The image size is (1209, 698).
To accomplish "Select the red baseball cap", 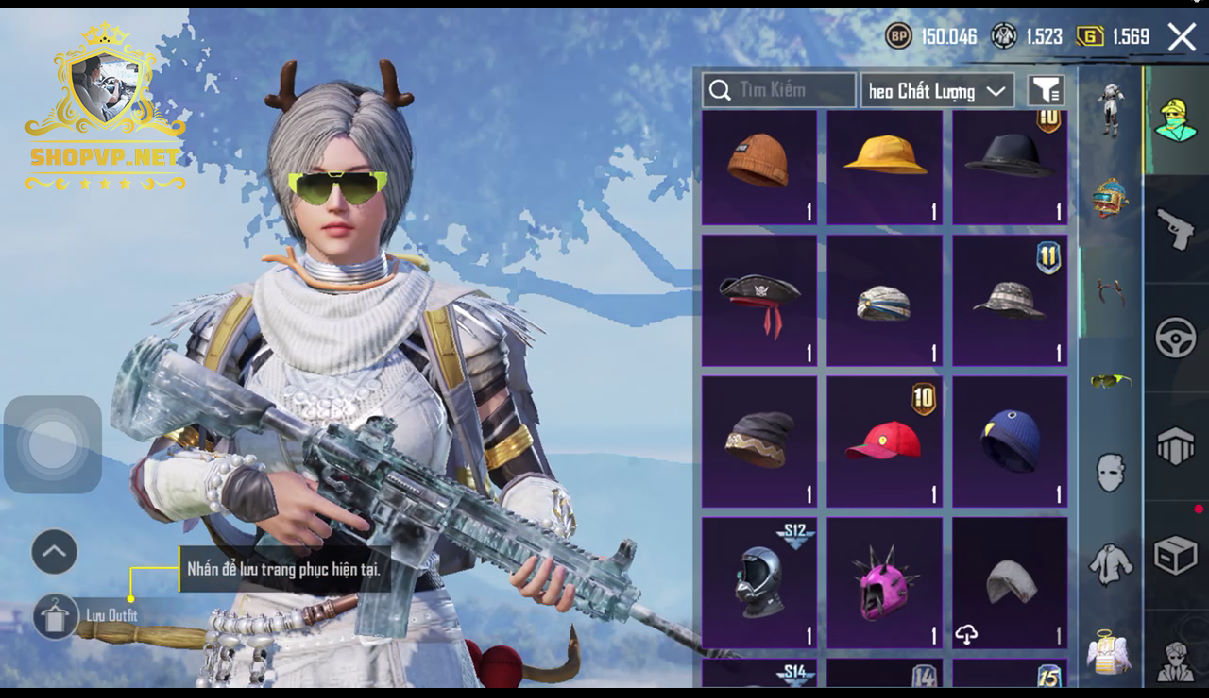I will [885, 441].
